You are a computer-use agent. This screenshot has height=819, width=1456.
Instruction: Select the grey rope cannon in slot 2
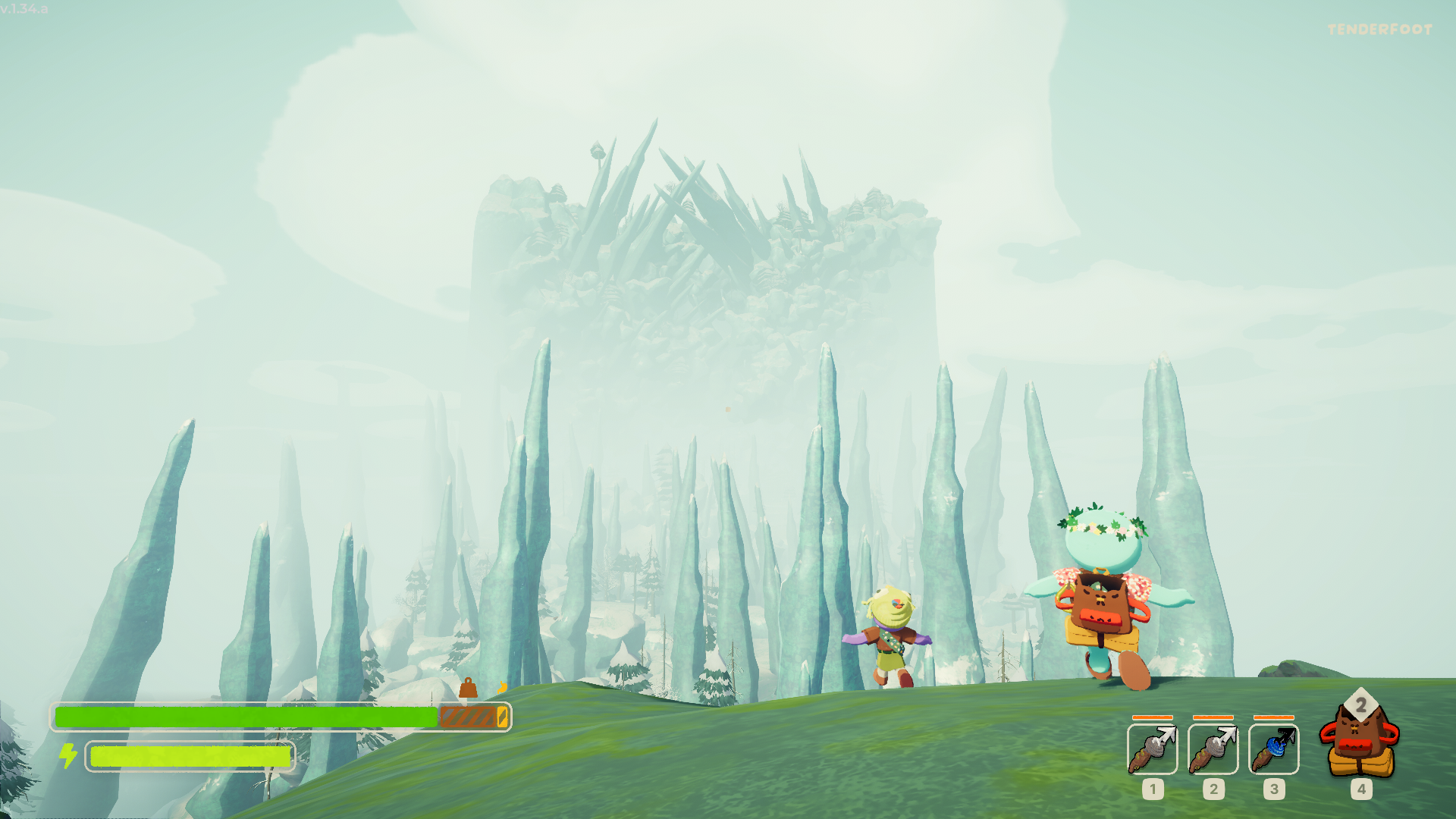click(x=1213, y=749)
